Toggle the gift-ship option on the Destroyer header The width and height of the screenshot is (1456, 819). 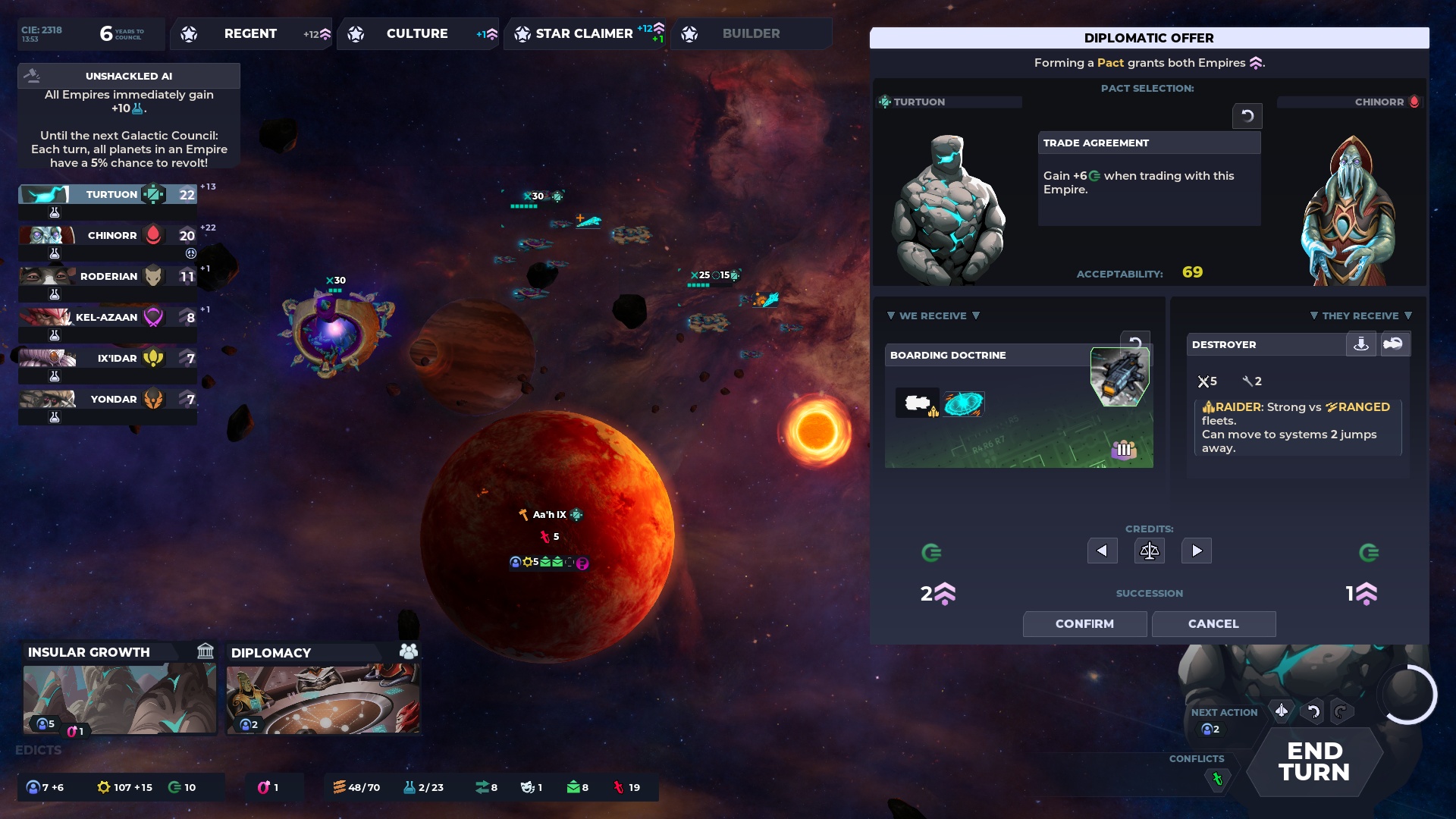pos(1395,344)
